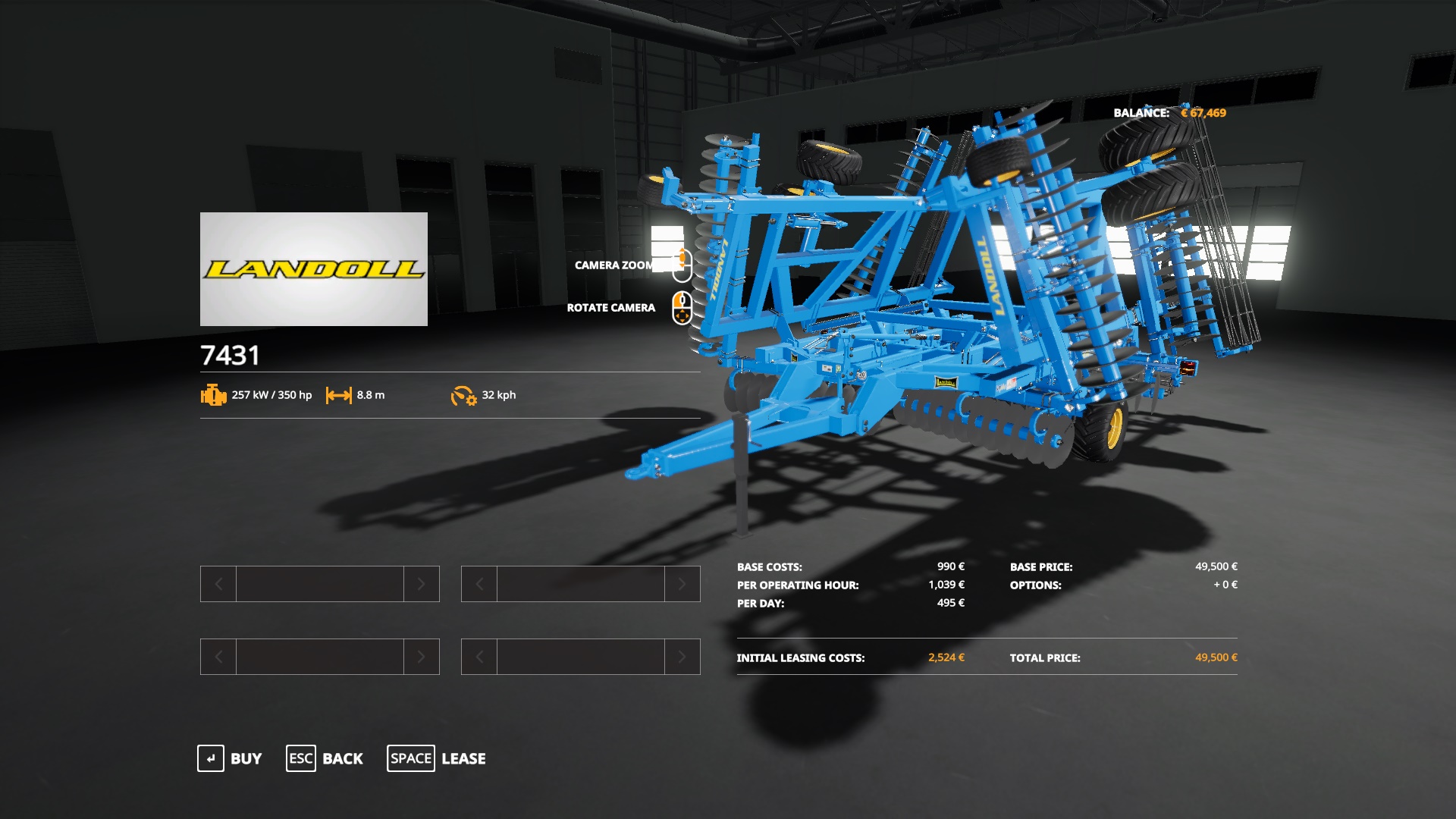Cycle right arrow of bottom-left selector
Viewport: 1456px width, 819px height.
click(x=423, y=657)
